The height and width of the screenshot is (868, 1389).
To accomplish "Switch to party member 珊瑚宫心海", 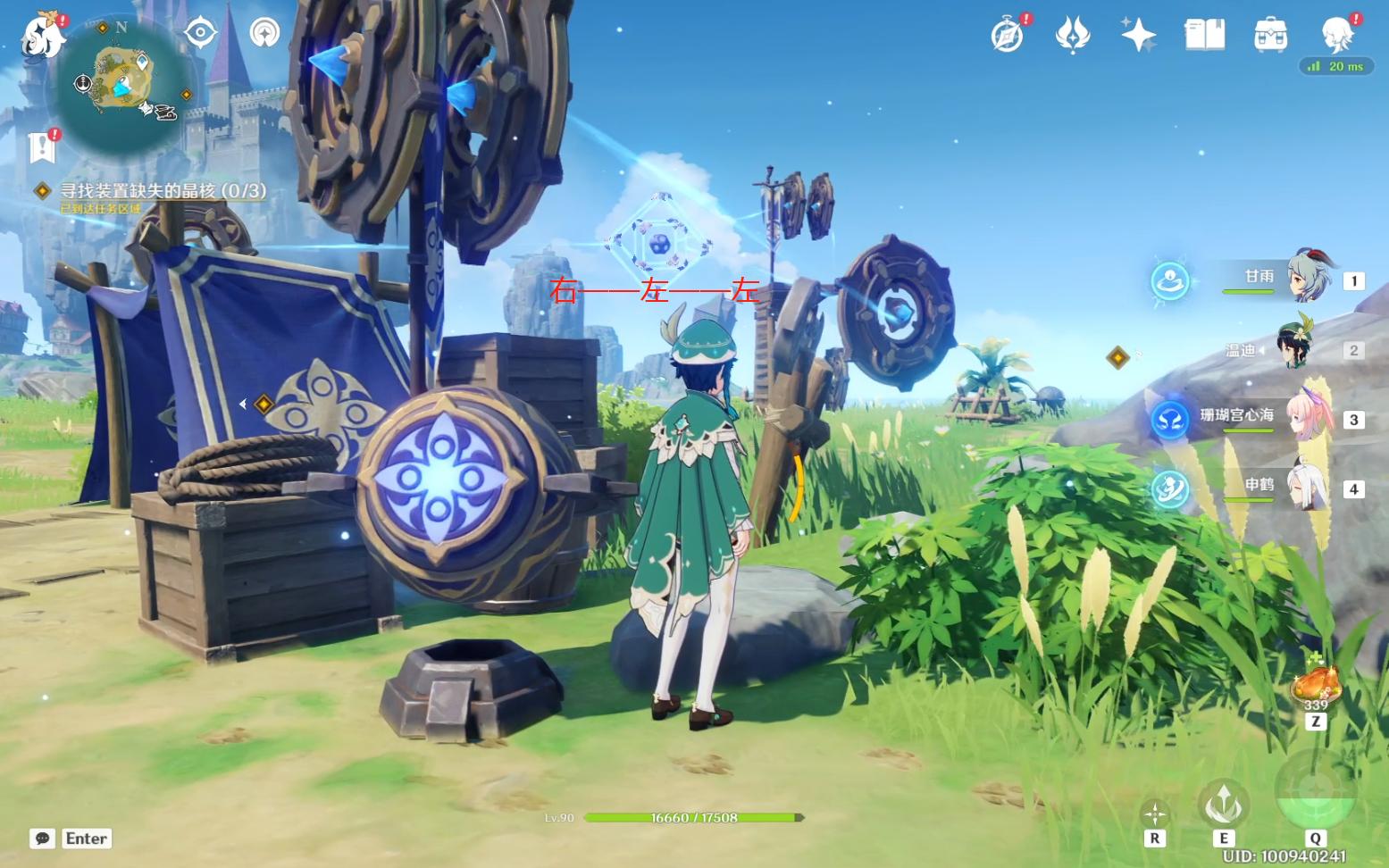I will 1308,417.
